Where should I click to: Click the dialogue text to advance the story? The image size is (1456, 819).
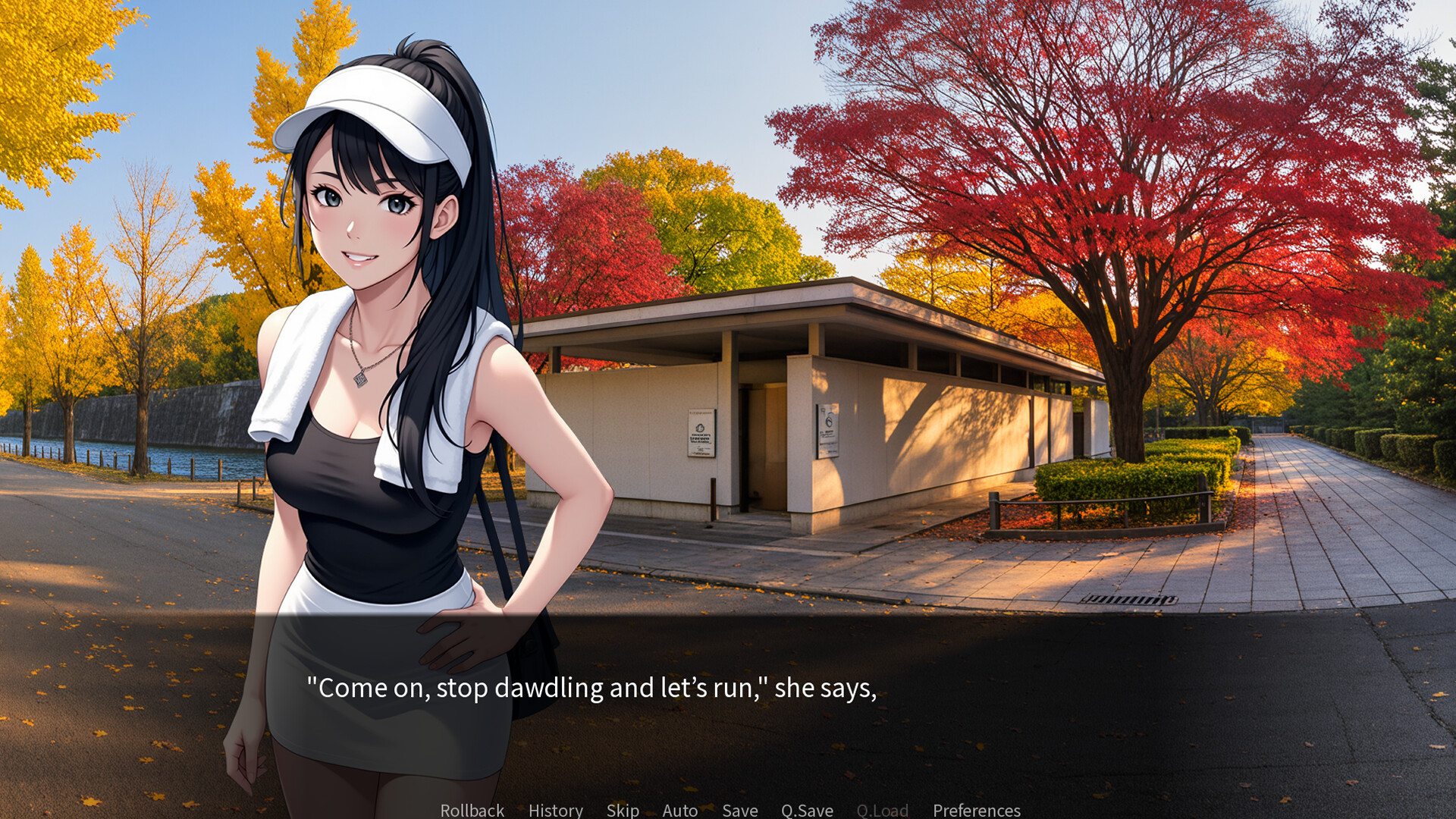pyautogui.click(x=591, y=689)
